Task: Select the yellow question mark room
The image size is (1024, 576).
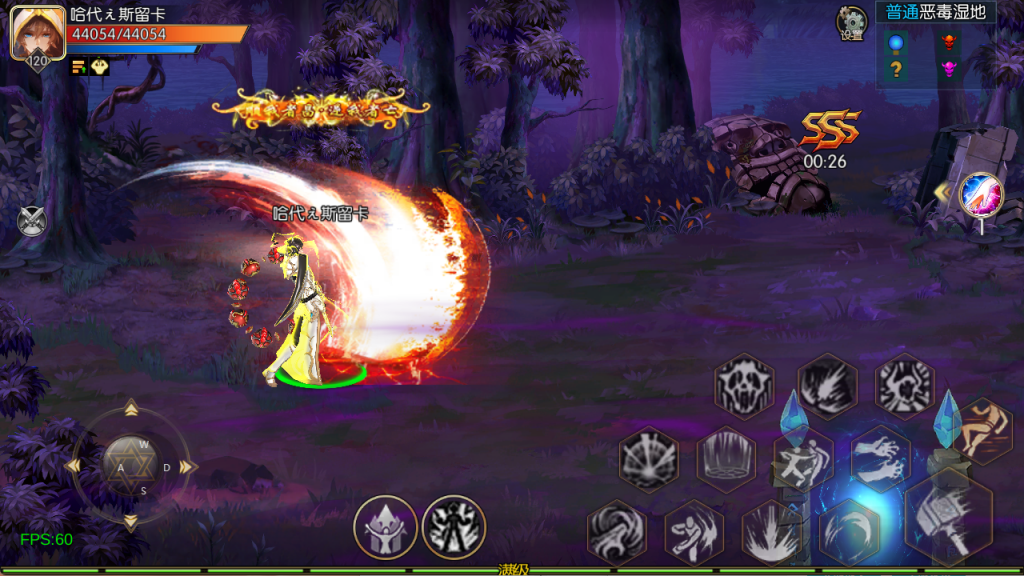Action: pos(896,69)
